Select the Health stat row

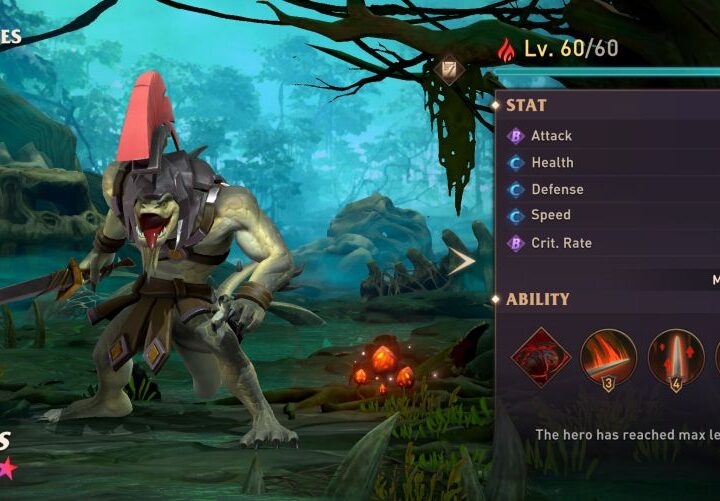[610, 162]
